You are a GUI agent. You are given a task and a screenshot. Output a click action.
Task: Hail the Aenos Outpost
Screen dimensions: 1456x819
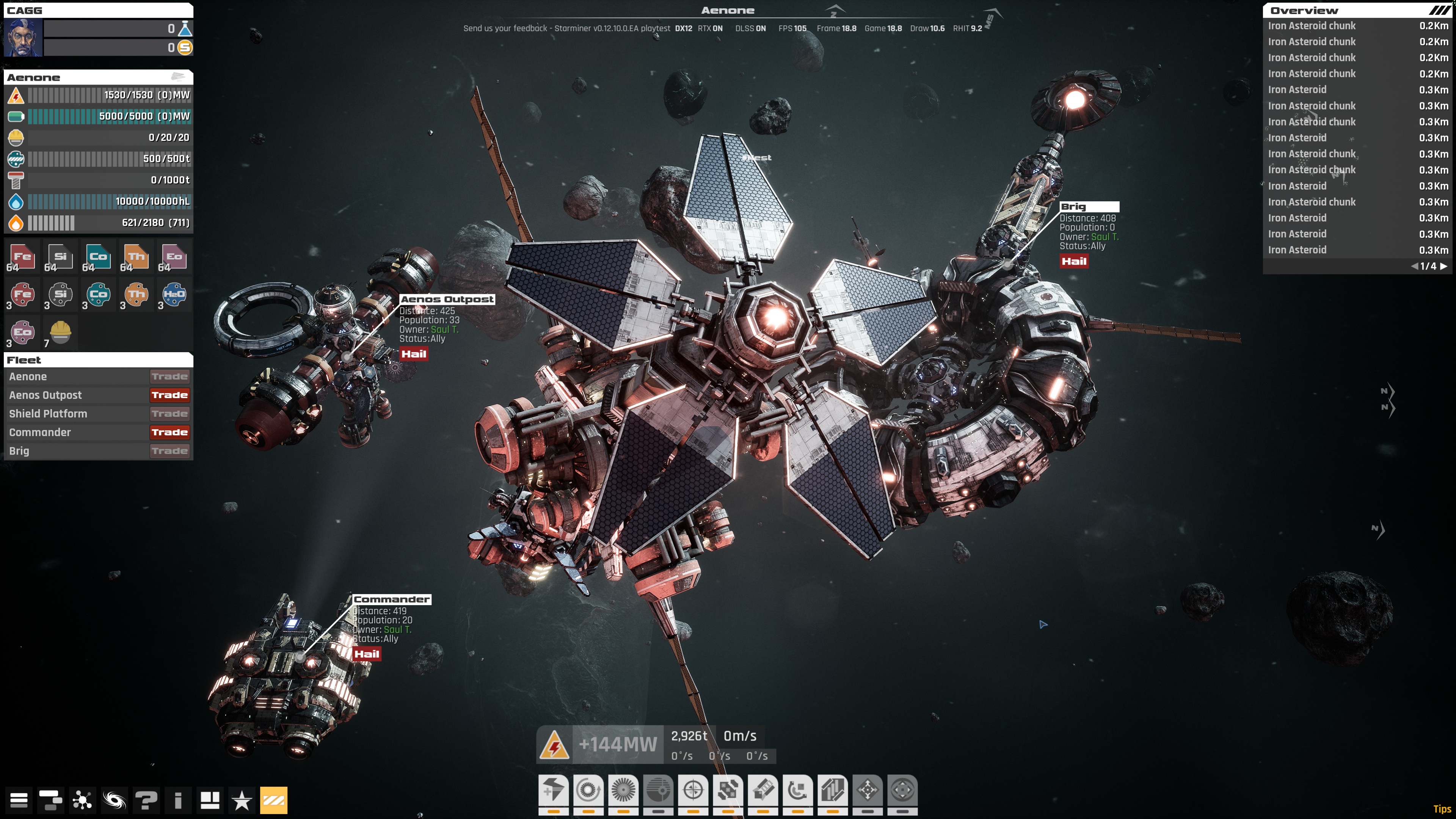(x=414, y=354)
